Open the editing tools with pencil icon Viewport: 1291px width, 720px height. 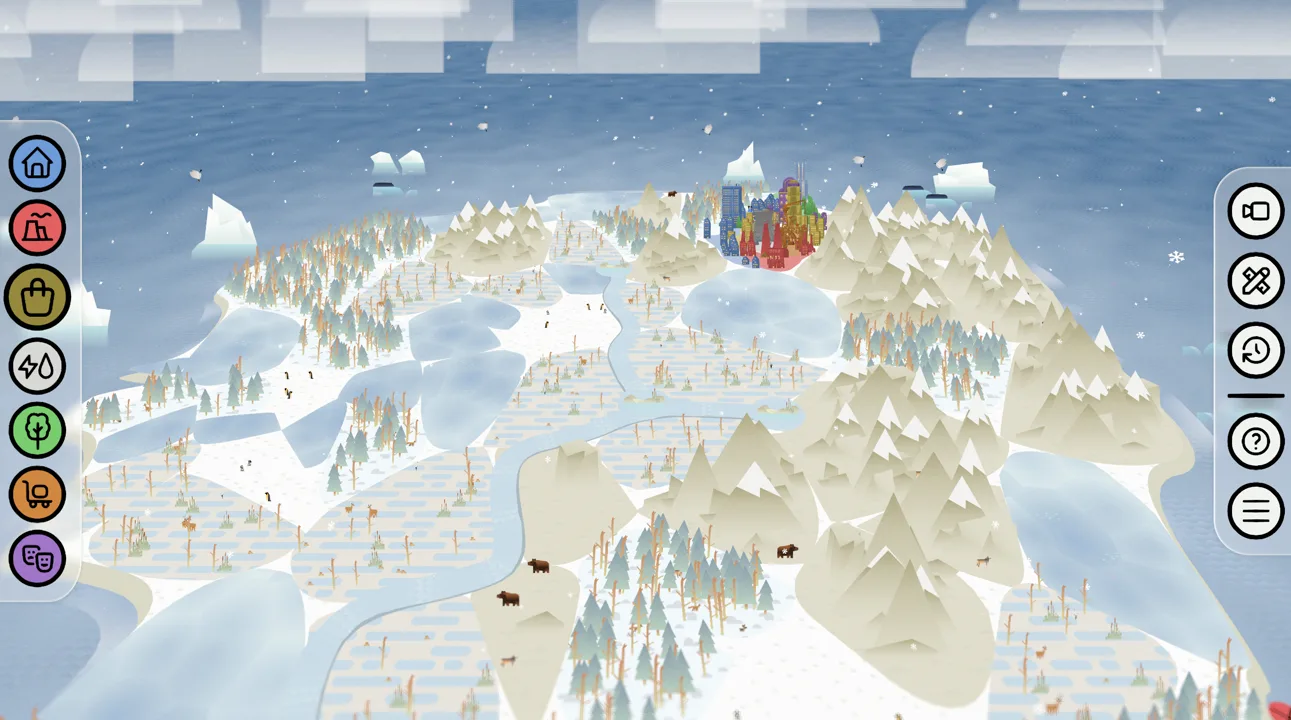pos(1255,281)
